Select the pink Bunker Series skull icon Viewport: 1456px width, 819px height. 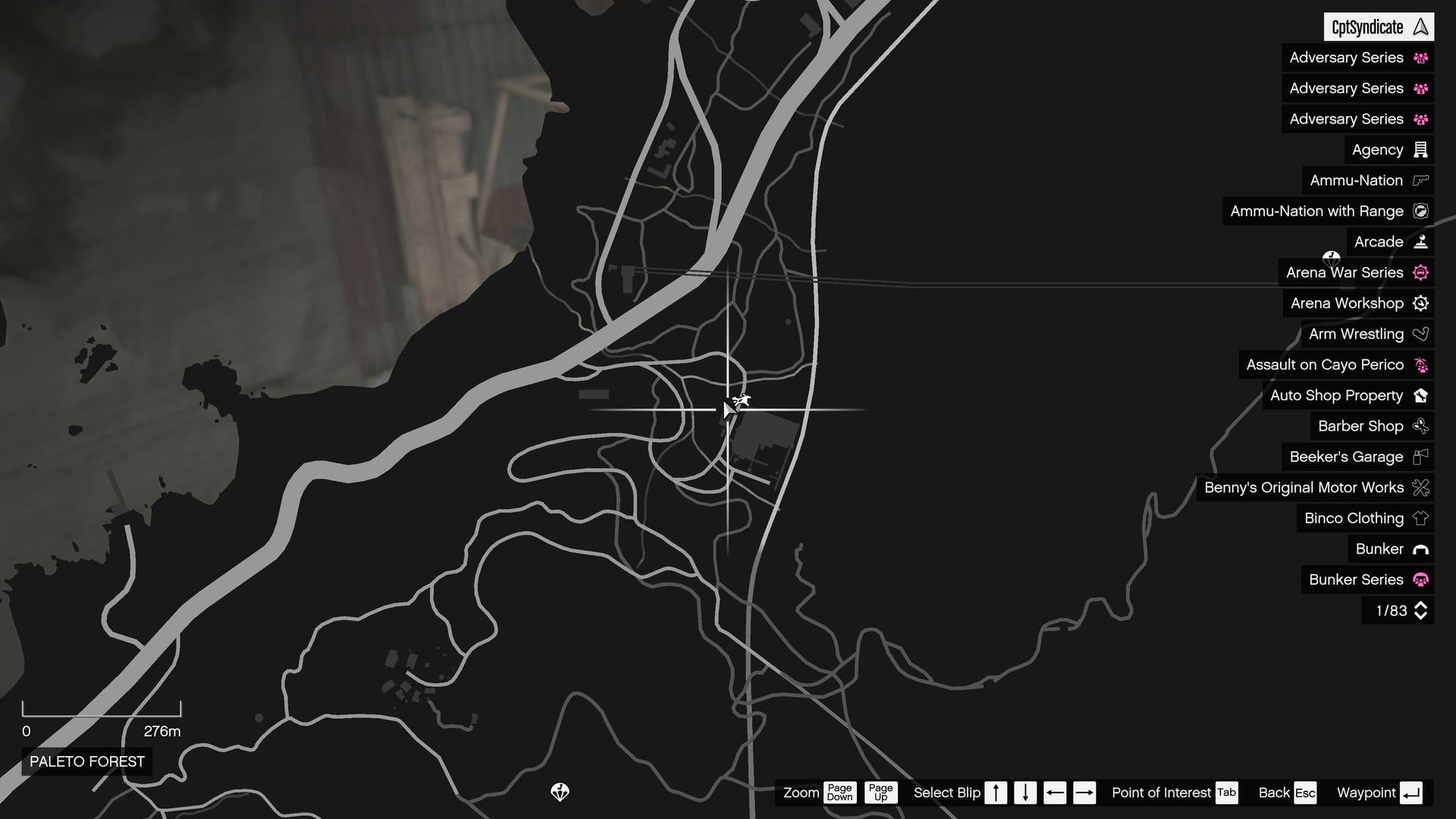pyautogui.click(x=1420, y=579)
